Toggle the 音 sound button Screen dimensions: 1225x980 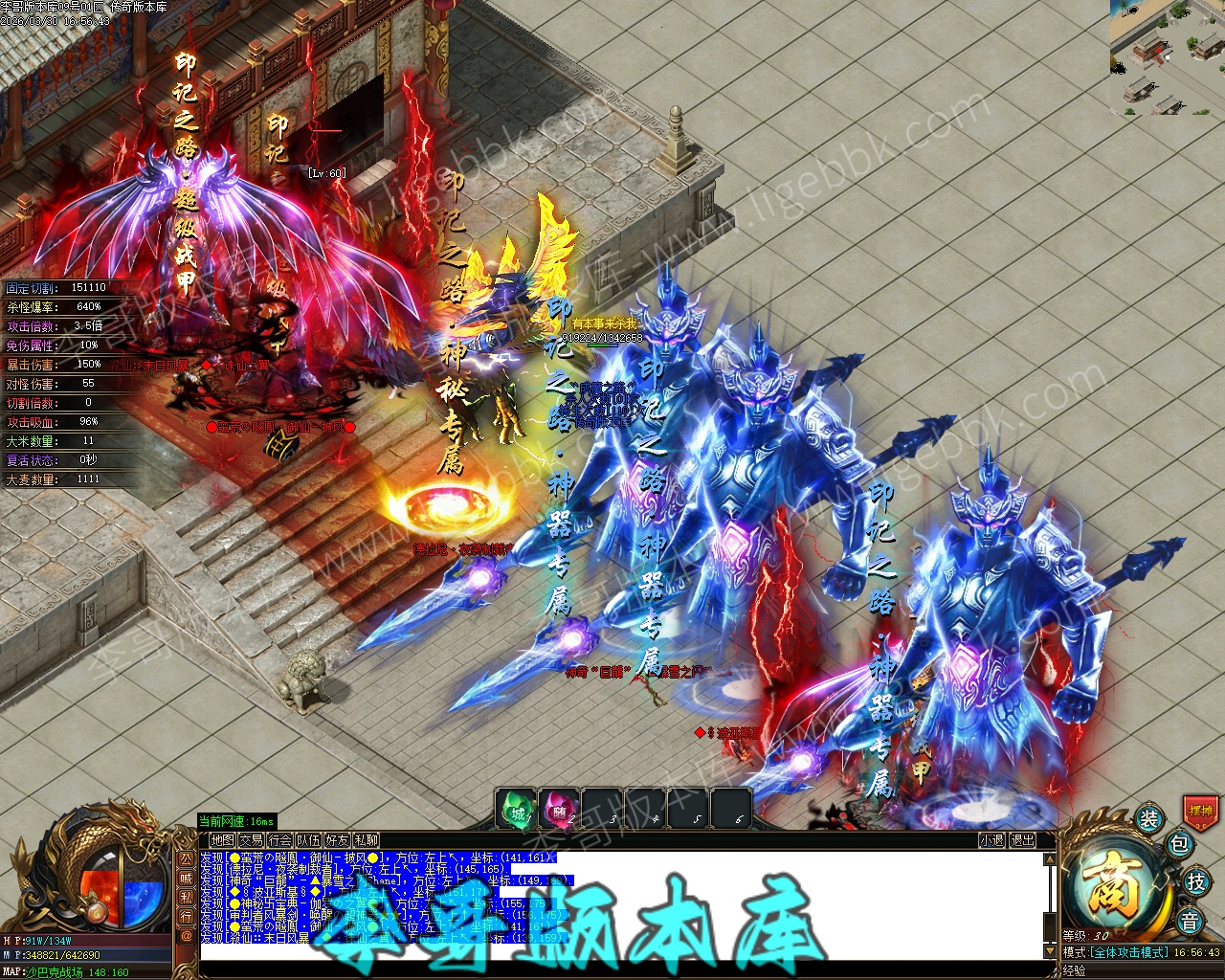coord(1190,921)
